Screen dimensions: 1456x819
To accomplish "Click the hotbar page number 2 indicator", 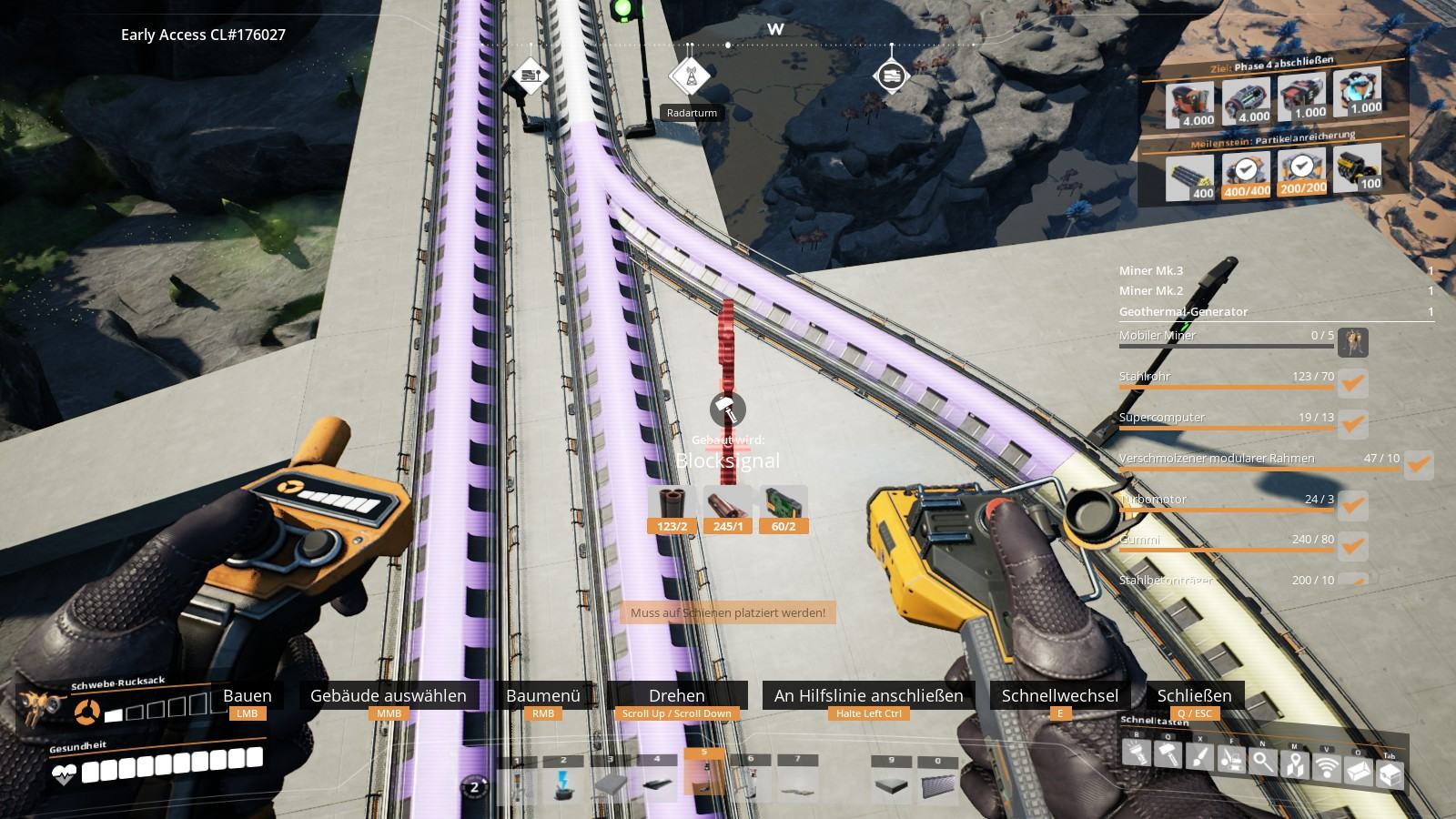I will pyautogui.click(x=474, y=786).
